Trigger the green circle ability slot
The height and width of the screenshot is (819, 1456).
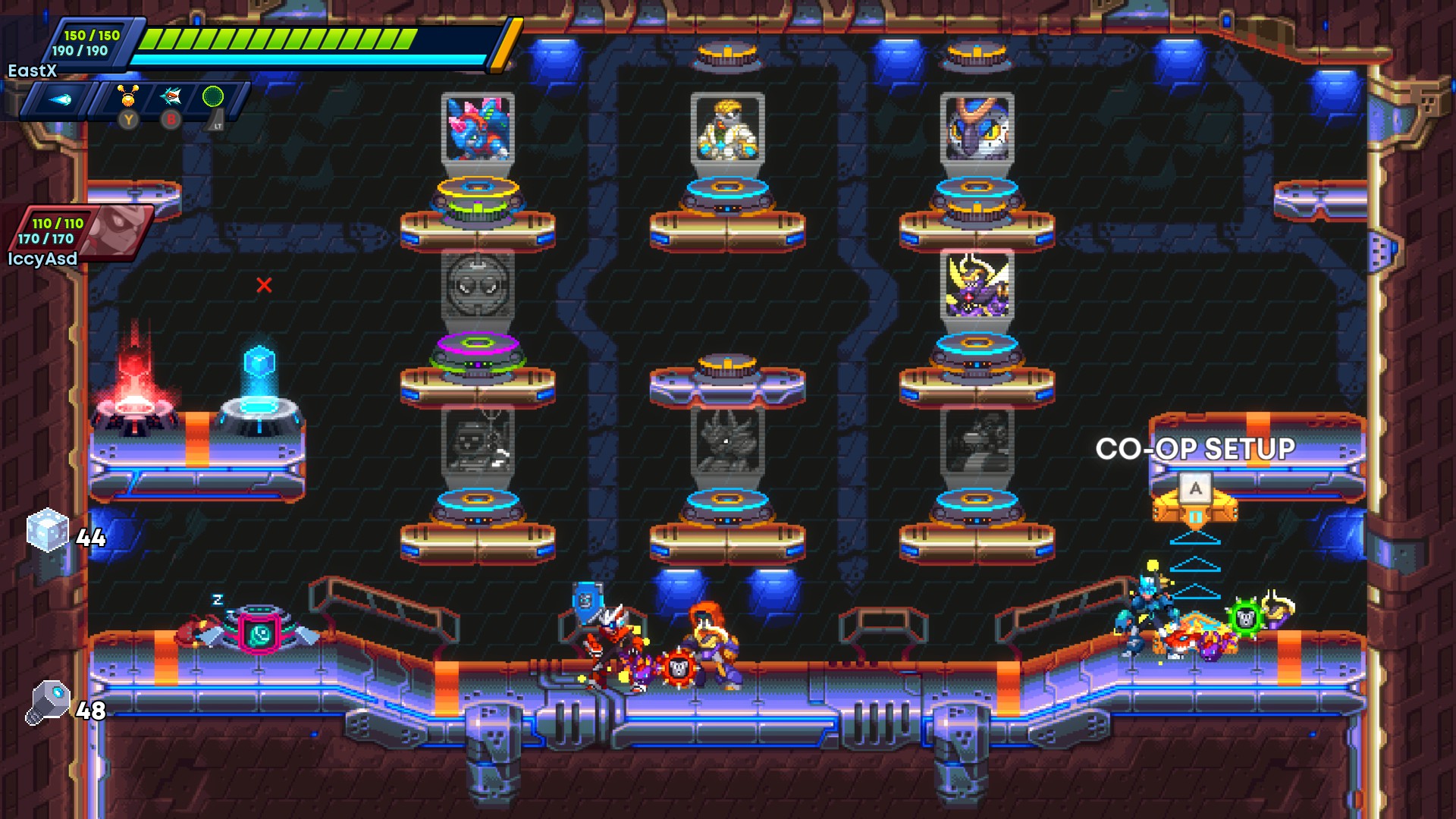click(x=213, y=96)
